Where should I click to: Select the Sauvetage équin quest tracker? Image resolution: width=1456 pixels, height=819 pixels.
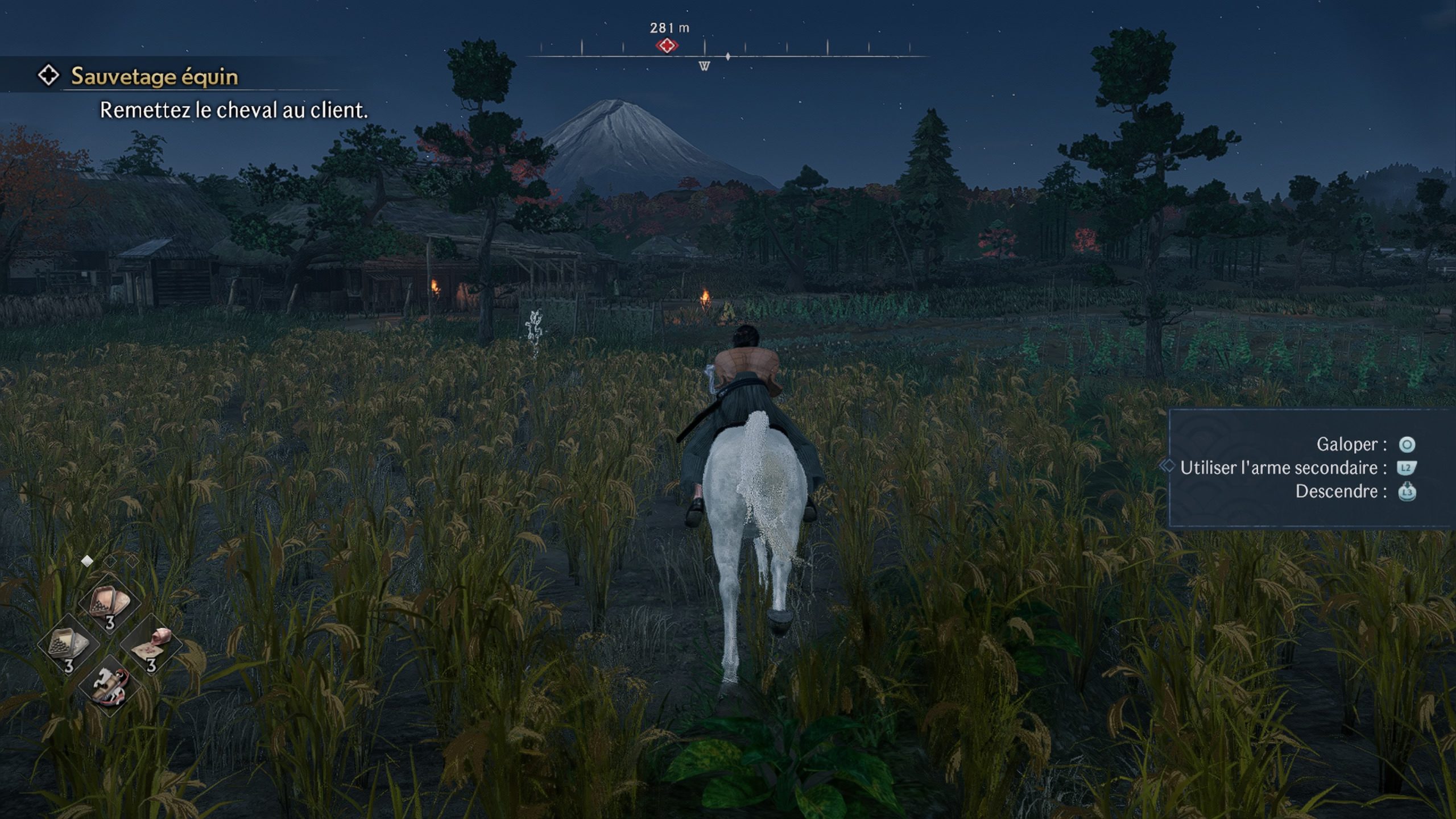(x=154, y=76)
